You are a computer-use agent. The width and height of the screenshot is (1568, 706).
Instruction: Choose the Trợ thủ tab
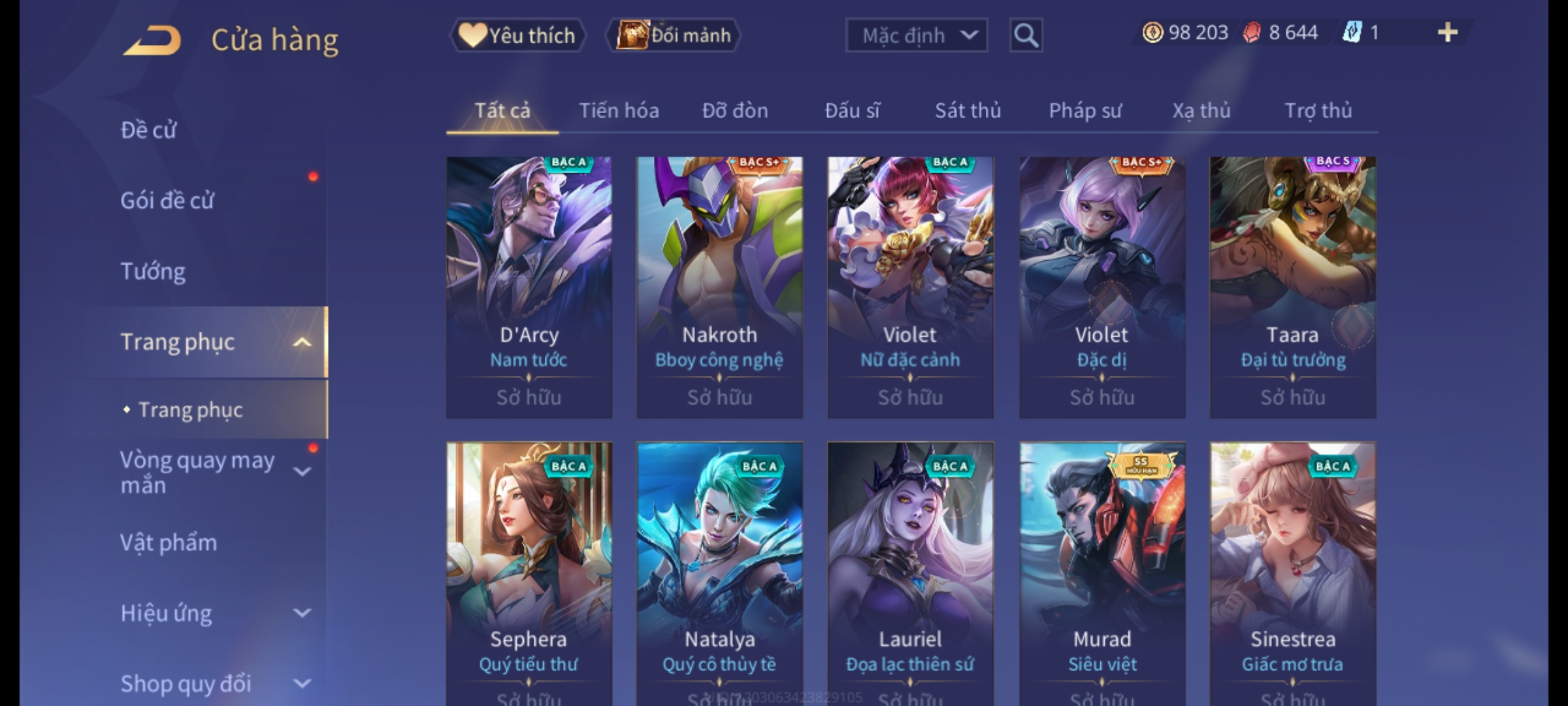tap(1318, 111)
